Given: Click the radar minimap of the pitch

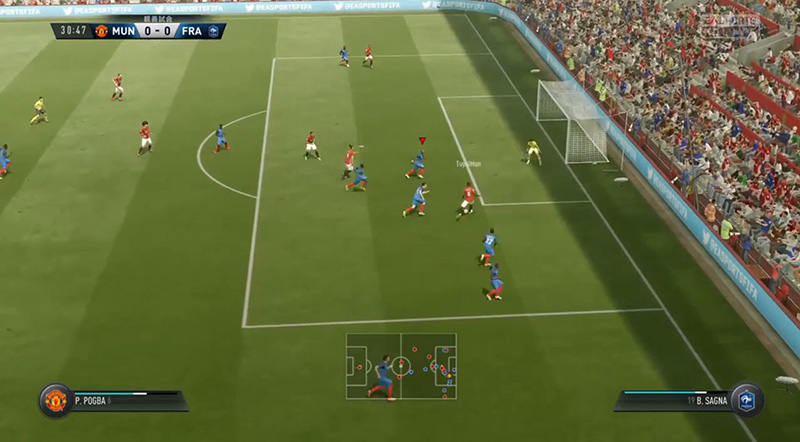Looking at the screenshot, I should click(401, 366).
